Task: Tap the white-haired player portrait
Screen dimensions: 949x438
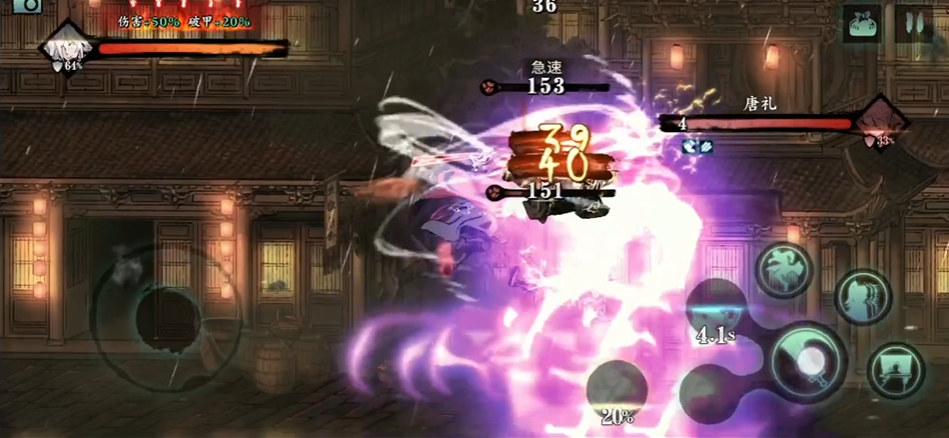Action: click(65, 47)
